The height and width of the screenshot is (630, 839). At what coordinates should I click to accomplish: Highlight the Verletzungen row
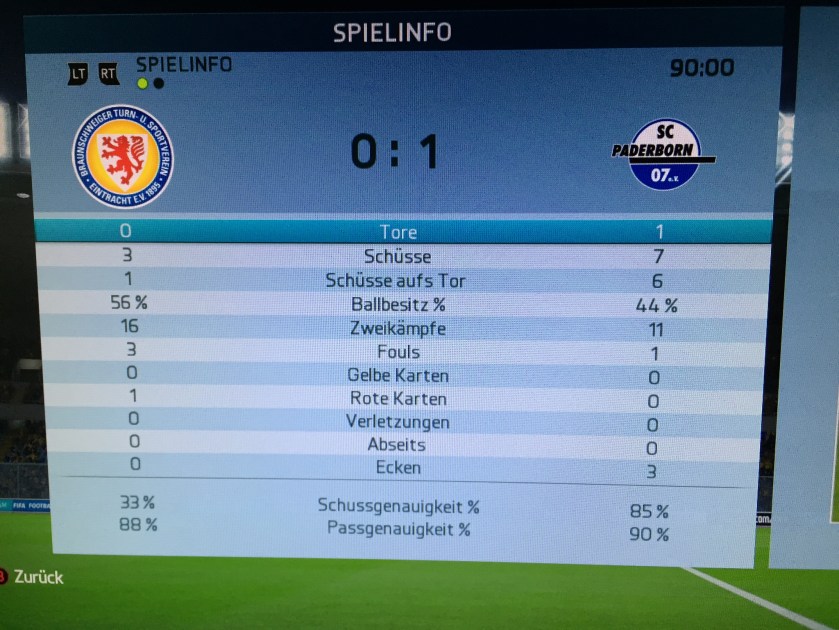[397, 422]
